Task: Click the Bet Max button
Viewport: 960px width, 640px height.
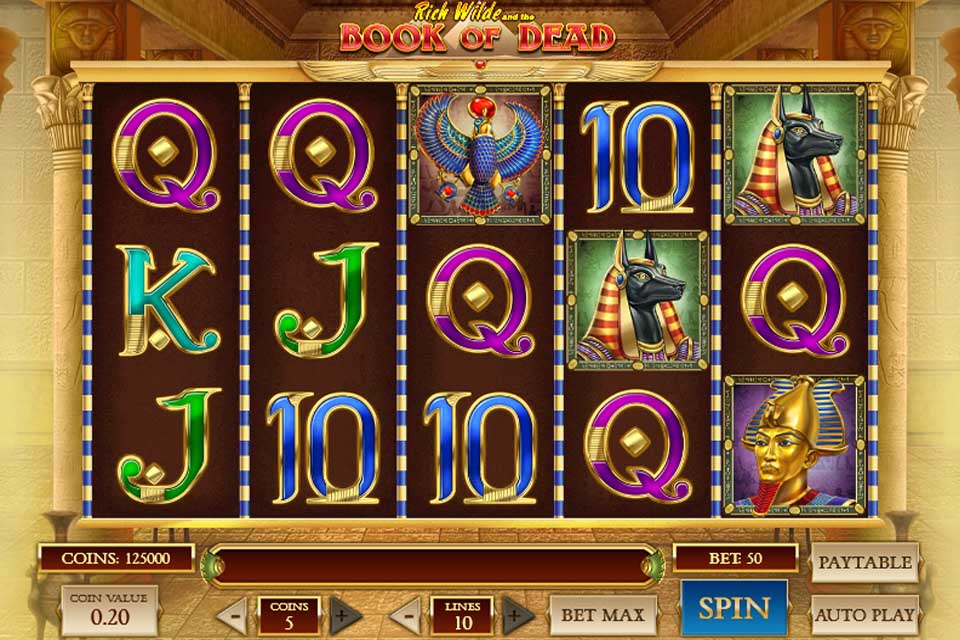Action: 603,614
